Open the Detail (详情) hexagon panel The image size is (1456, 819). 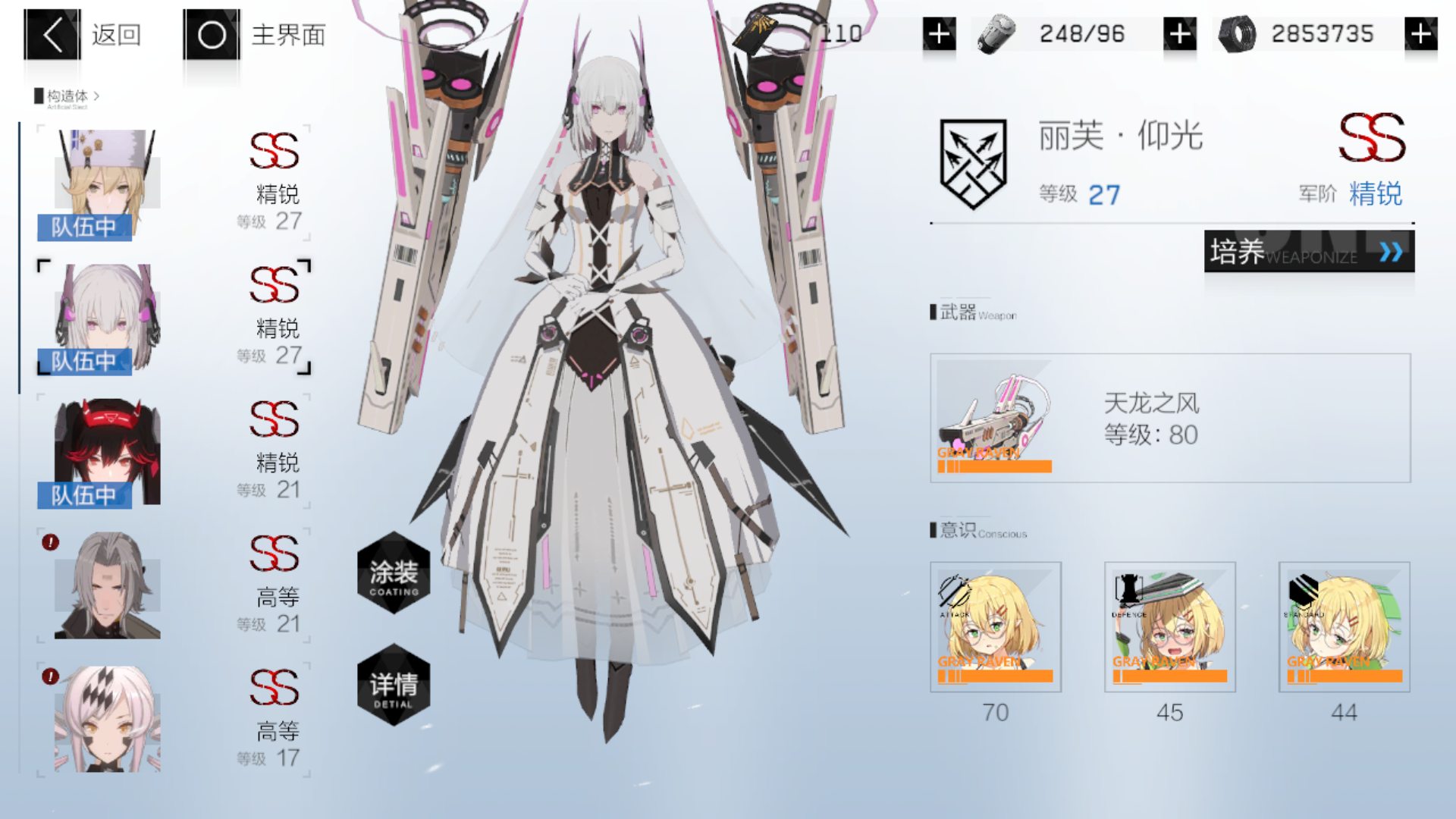click(394, 689)
